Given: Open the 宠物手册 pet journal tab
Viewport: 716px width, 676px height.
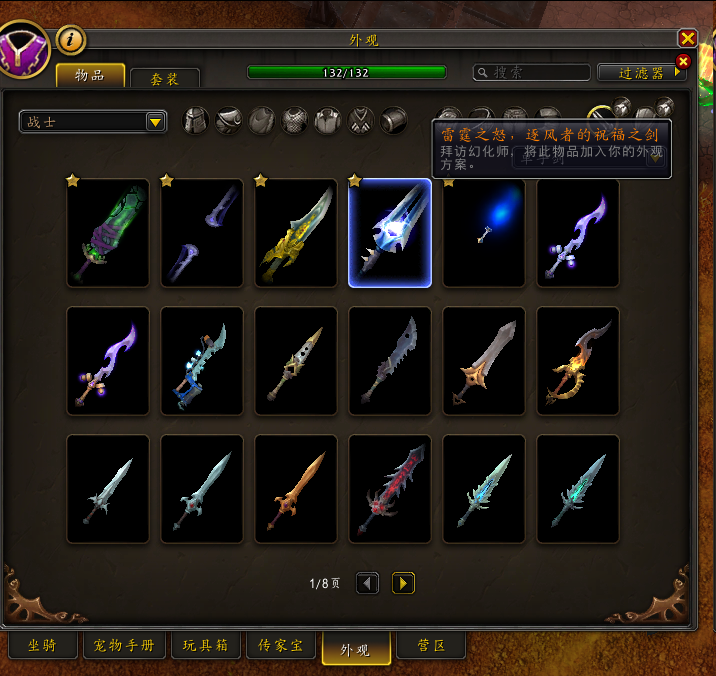Looking at the screenshot, I should click(124, 646).
